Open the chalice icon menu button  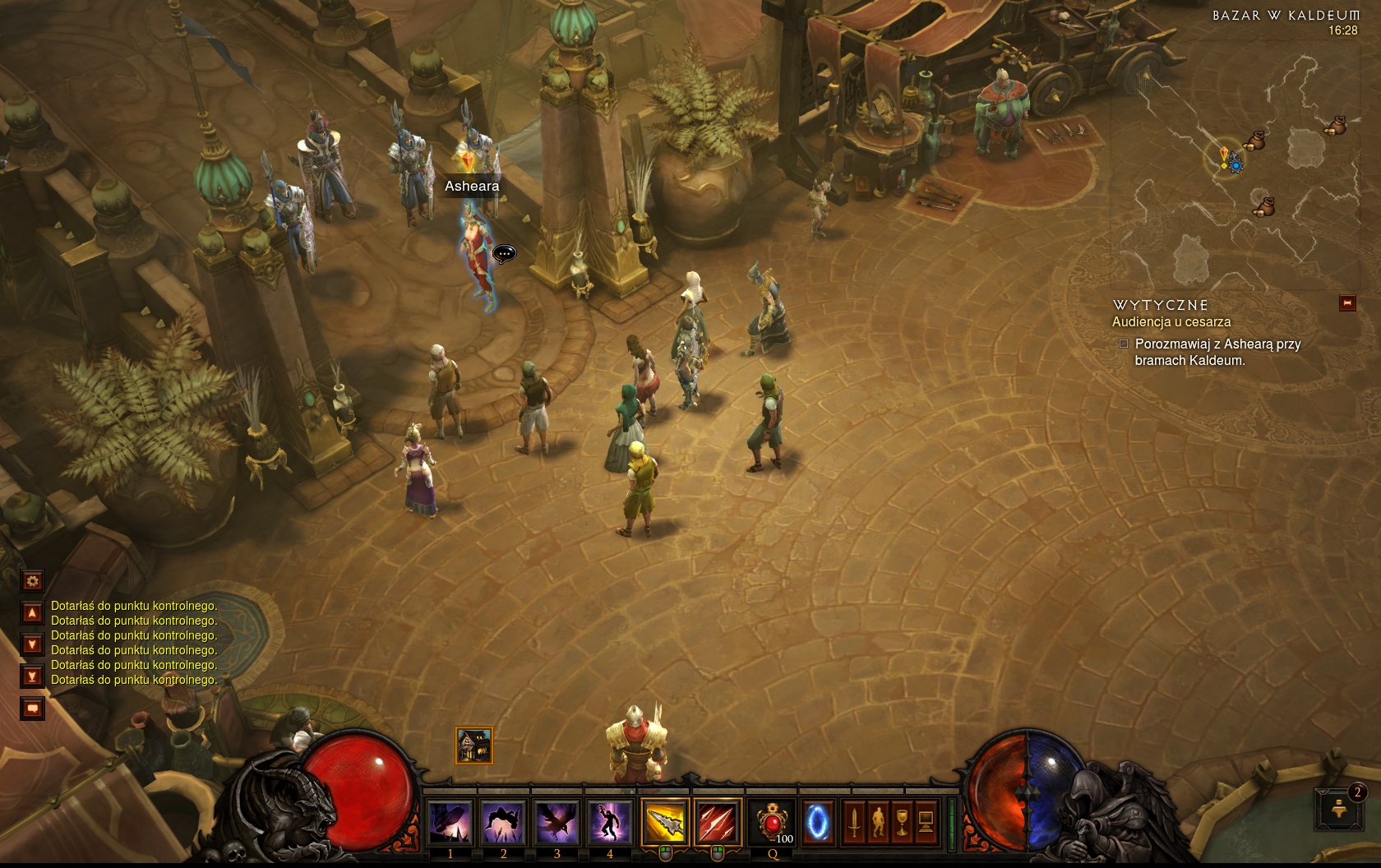(902, 821)
